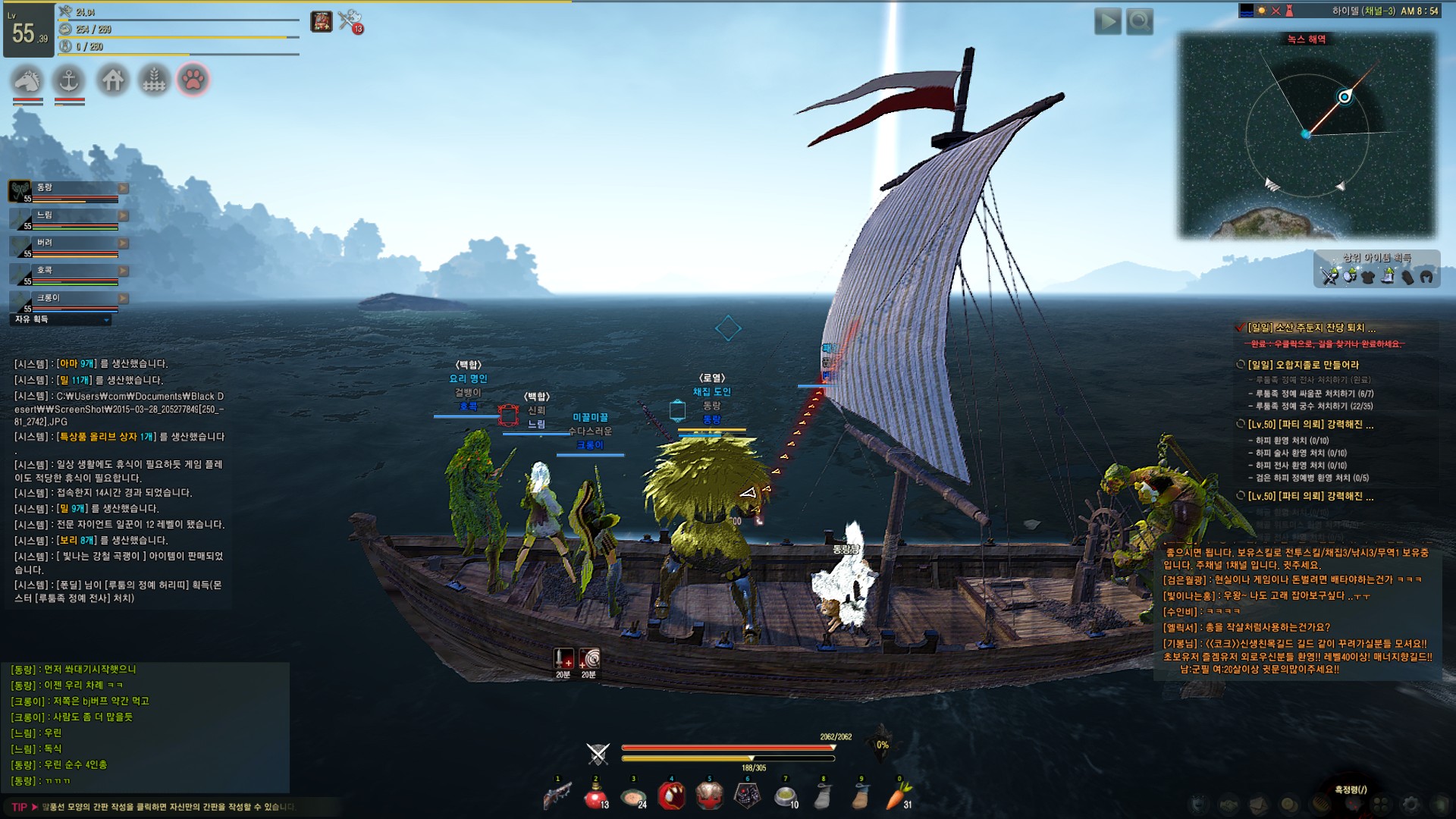The width and height of the screenshot is (1456, 819).
Task: Click the crossed swords shield icon
Action: [598, 754]
